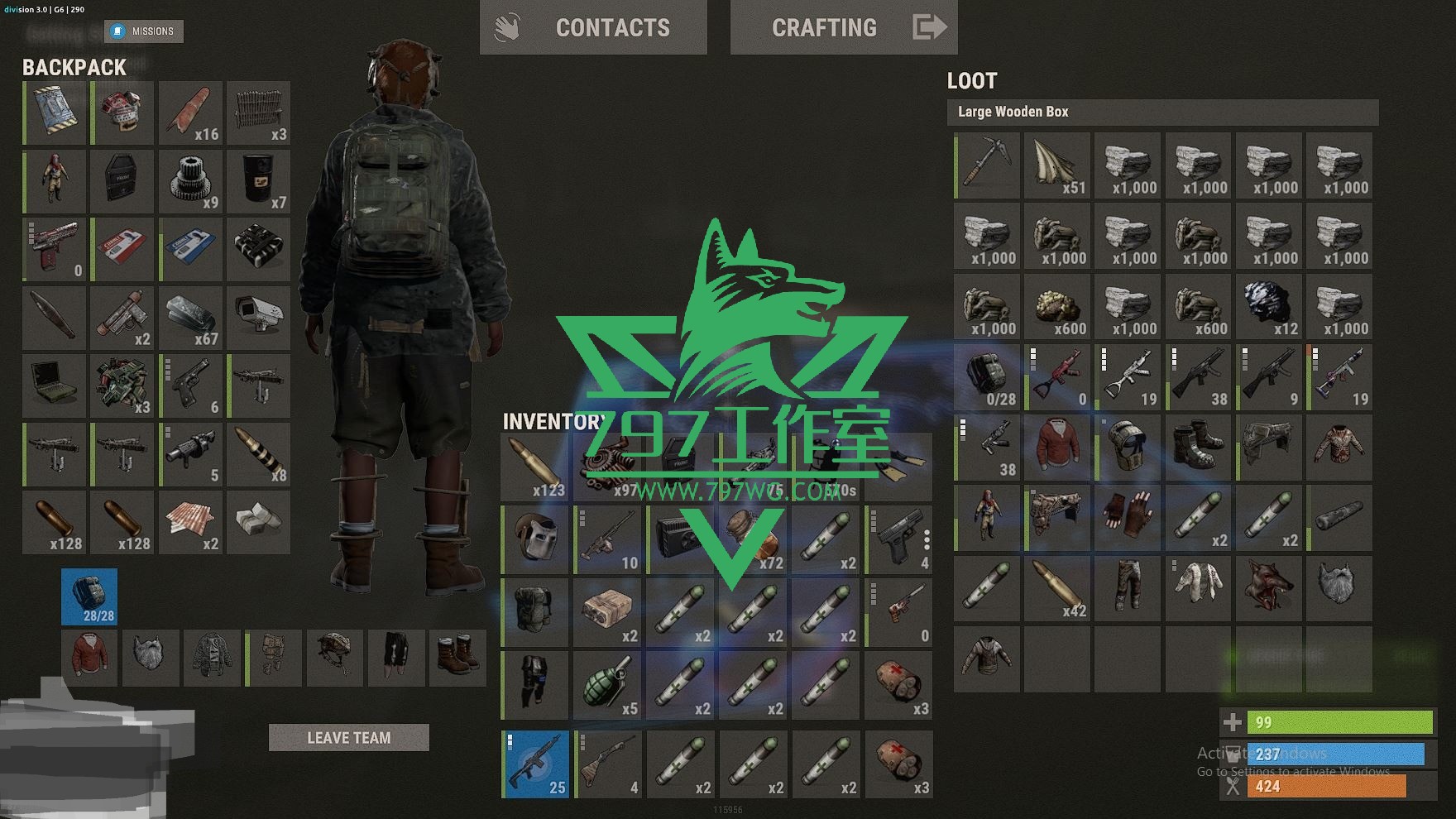Image resolution: width=1456 pixels, height=819 pixels.
Task: Click the Leave Team button
Action: (348, 737)
